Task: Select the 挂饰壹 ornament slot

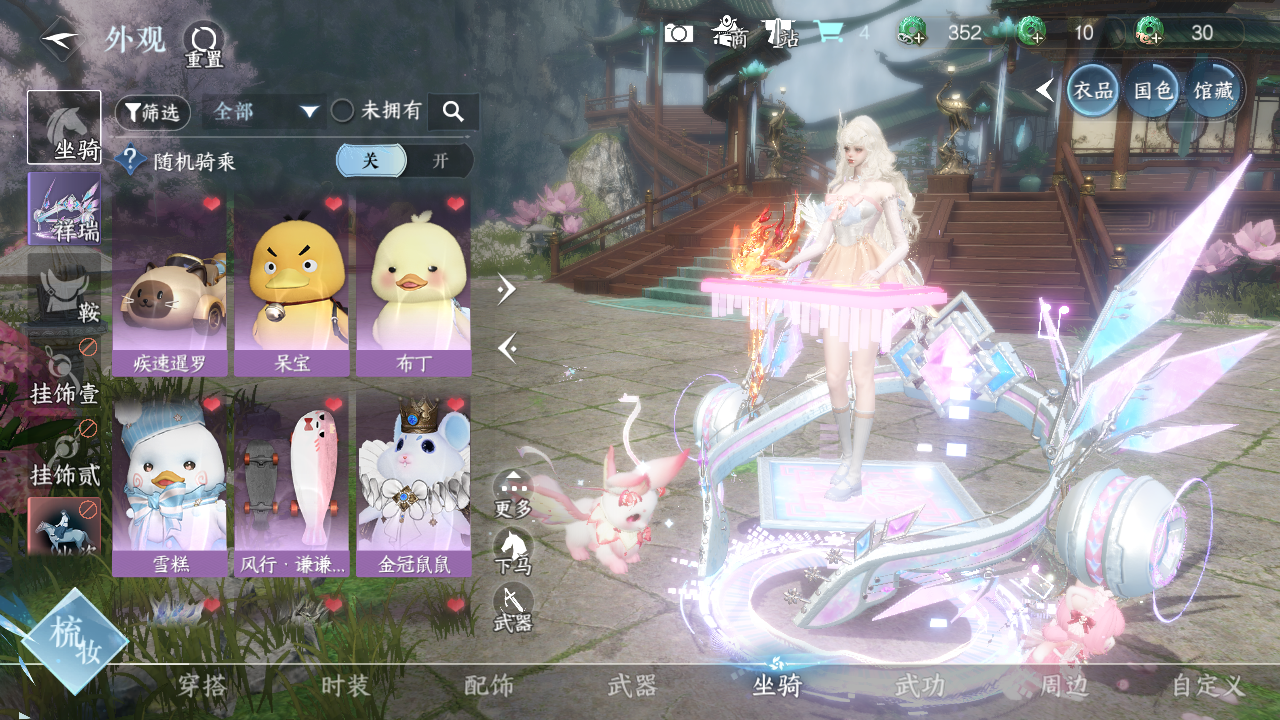Action: (64, 369)
